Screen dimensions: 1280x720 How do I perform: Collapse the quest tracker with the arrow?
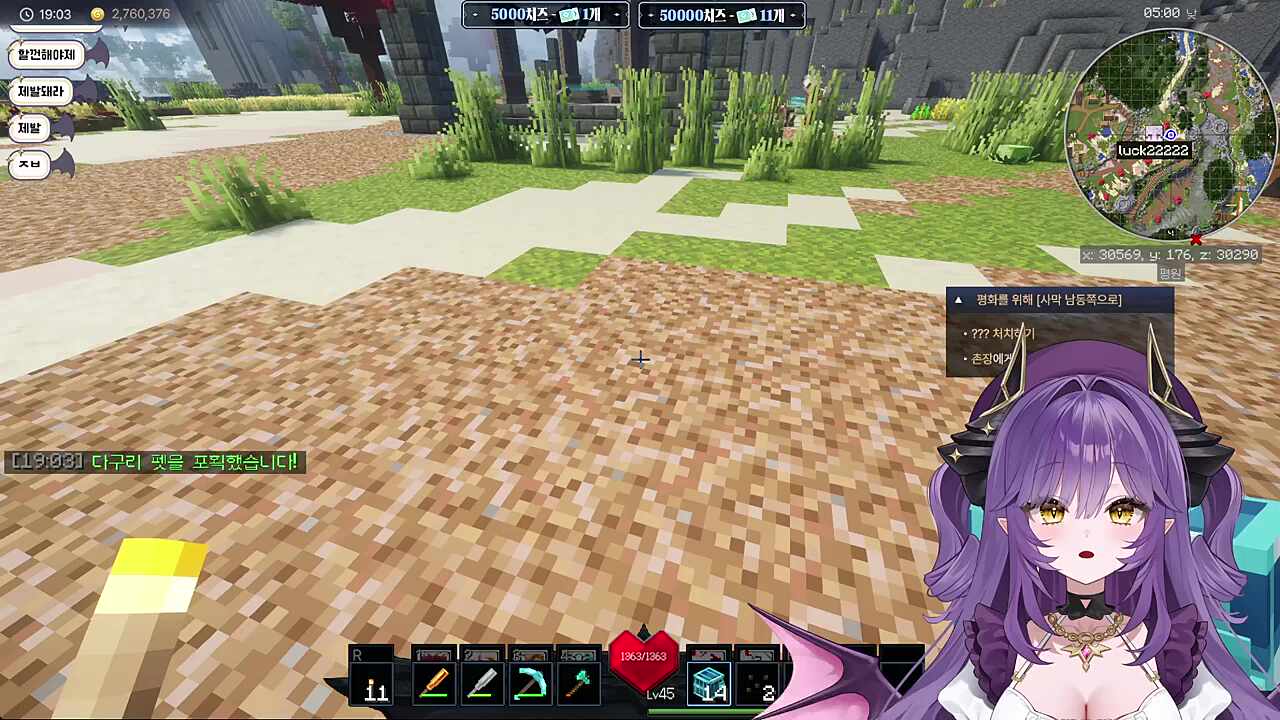pos(958,300)
